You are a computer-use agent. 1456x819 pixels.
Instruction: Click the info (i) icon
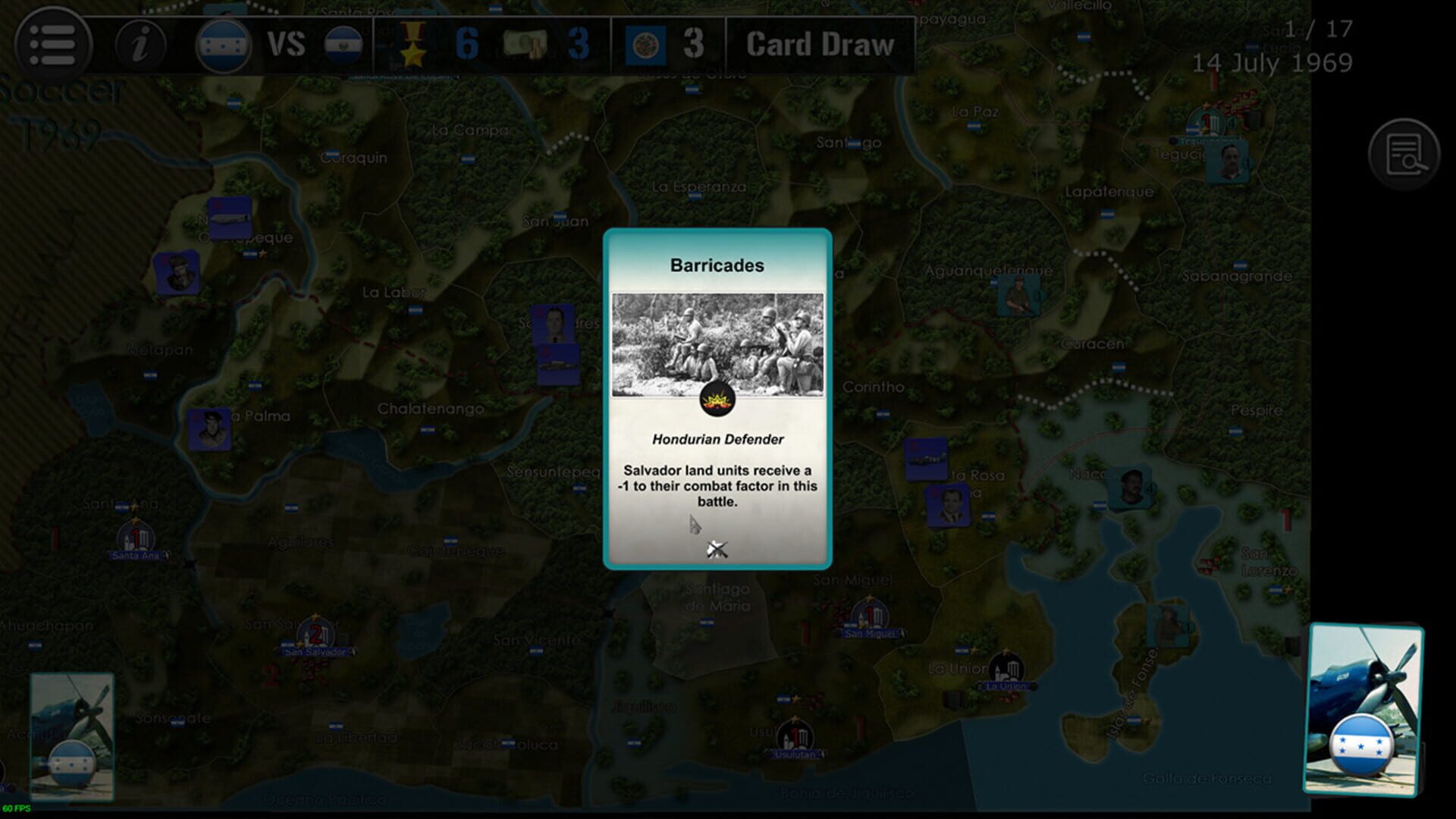[x=141, y=45]
